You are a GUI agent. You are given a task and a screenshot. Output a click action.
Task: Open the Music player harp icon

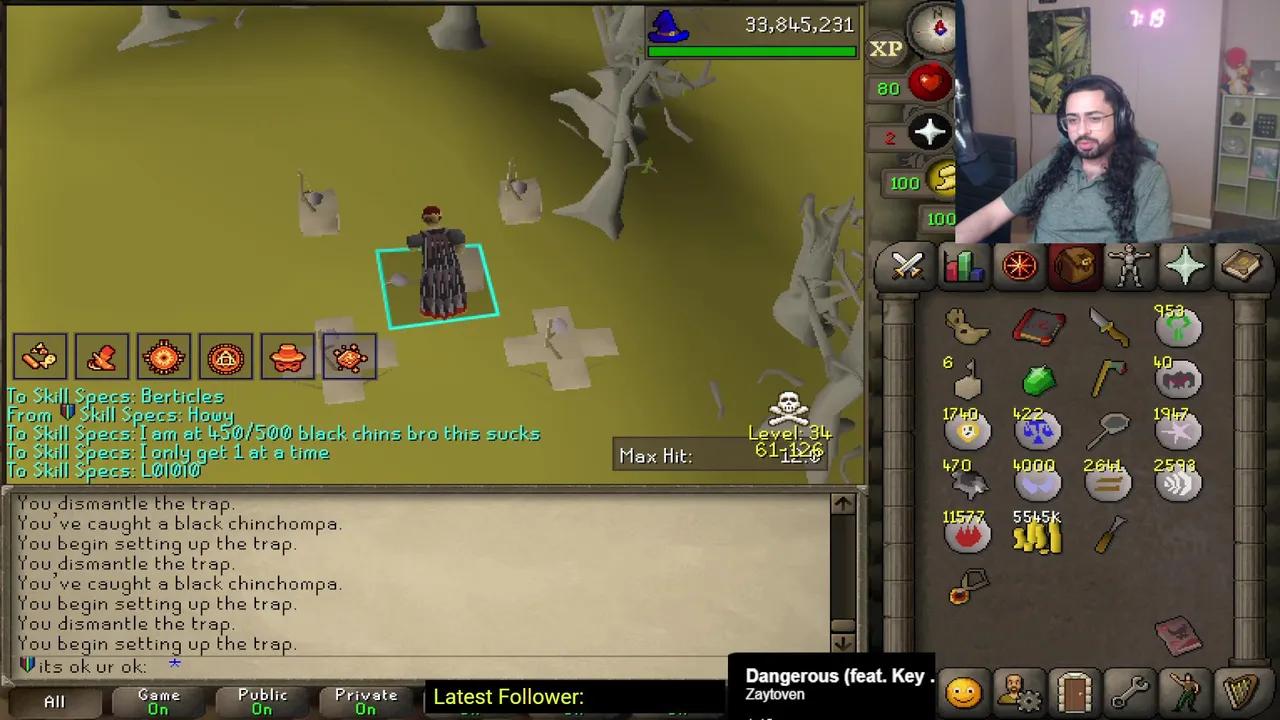pos(1242,690)
